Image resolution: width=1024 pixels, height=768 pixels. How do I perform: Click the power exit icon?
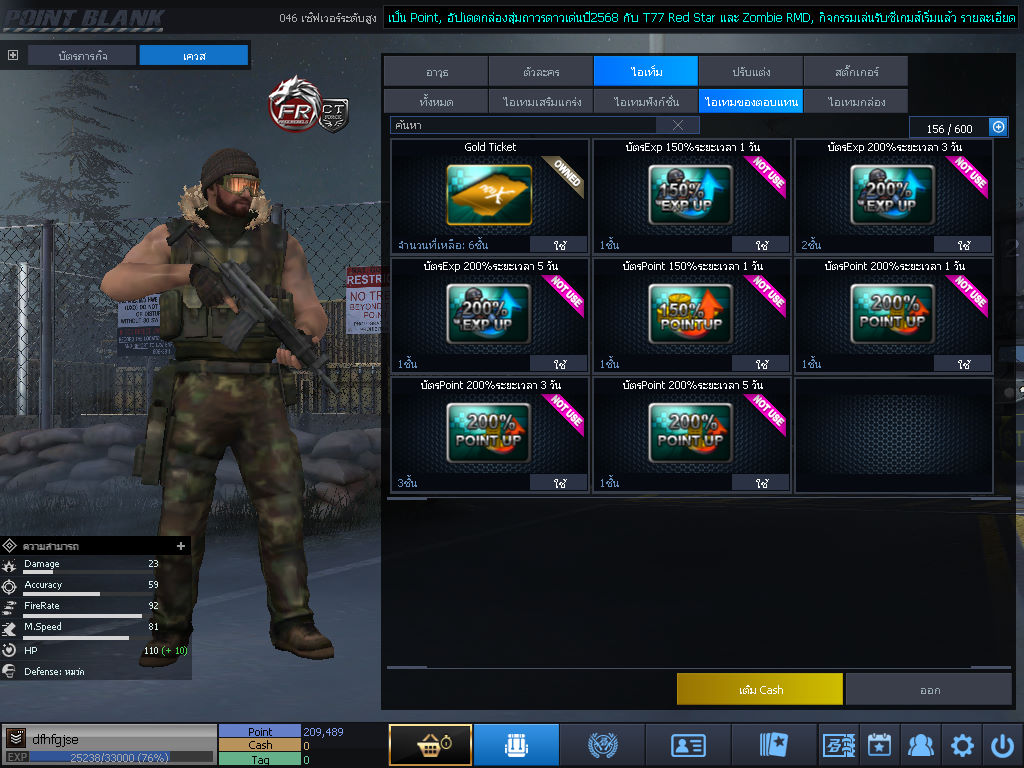1002,745
